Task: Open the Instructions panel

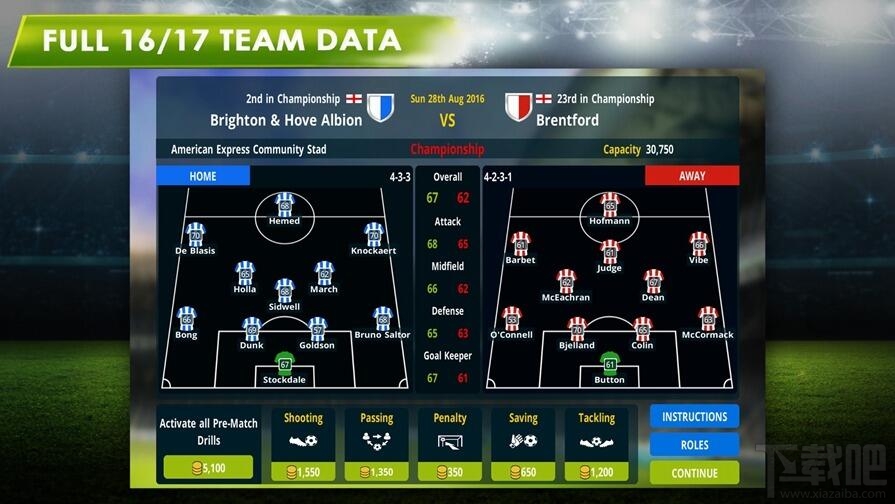Action: coord(694,416)
